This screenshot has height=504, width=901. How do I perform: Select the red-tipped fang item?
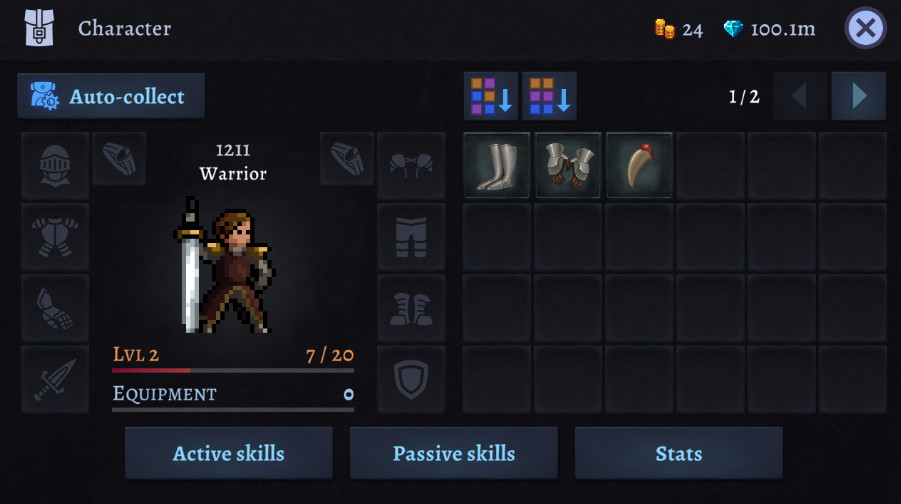click(639, 165)
